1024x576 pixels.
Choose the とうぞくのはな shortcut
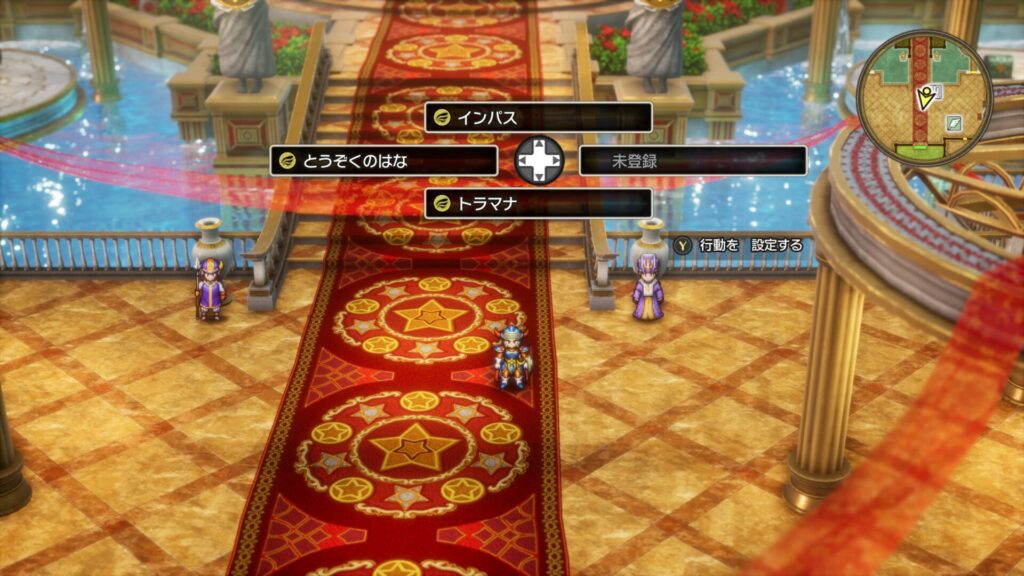tap(384, 160)
